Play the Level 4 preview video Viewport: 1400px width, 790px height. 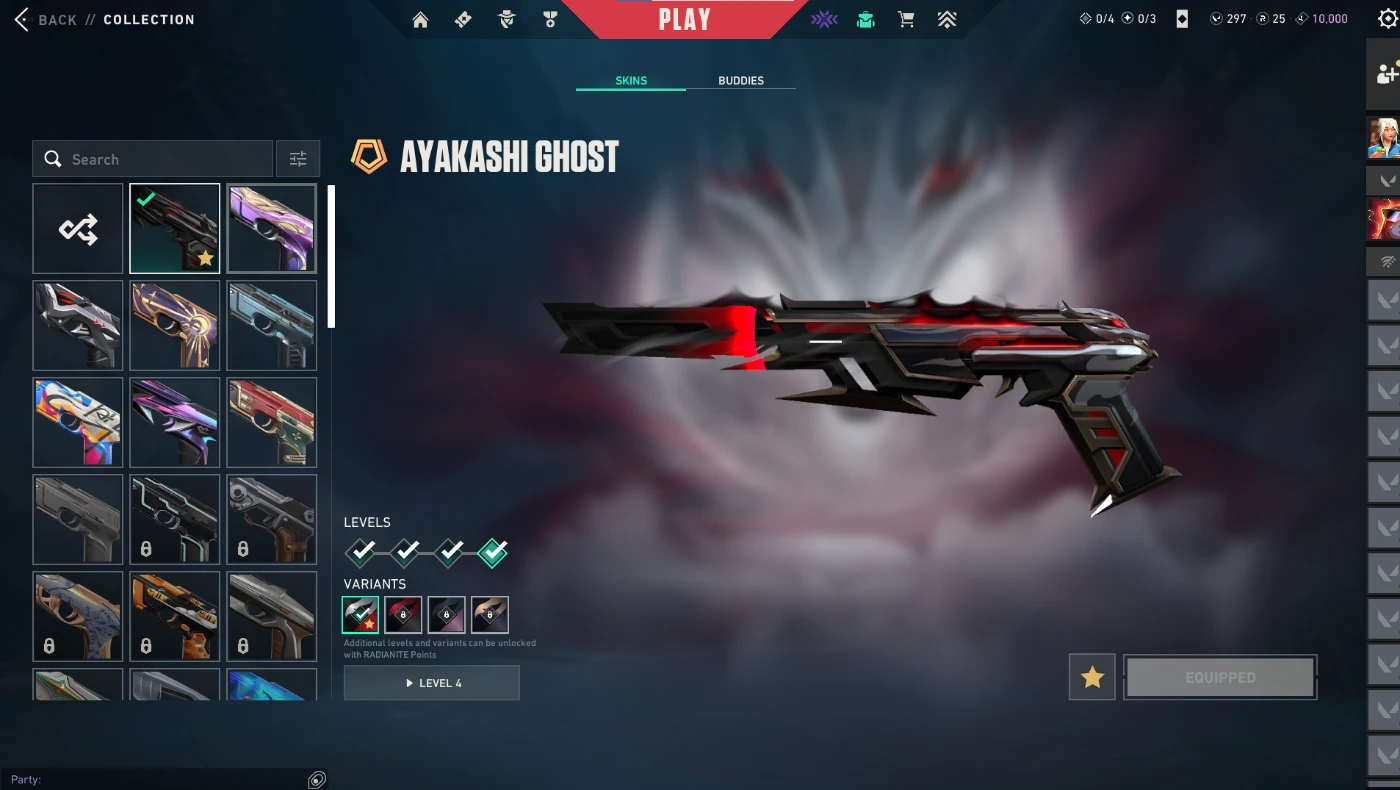[432, 683]
